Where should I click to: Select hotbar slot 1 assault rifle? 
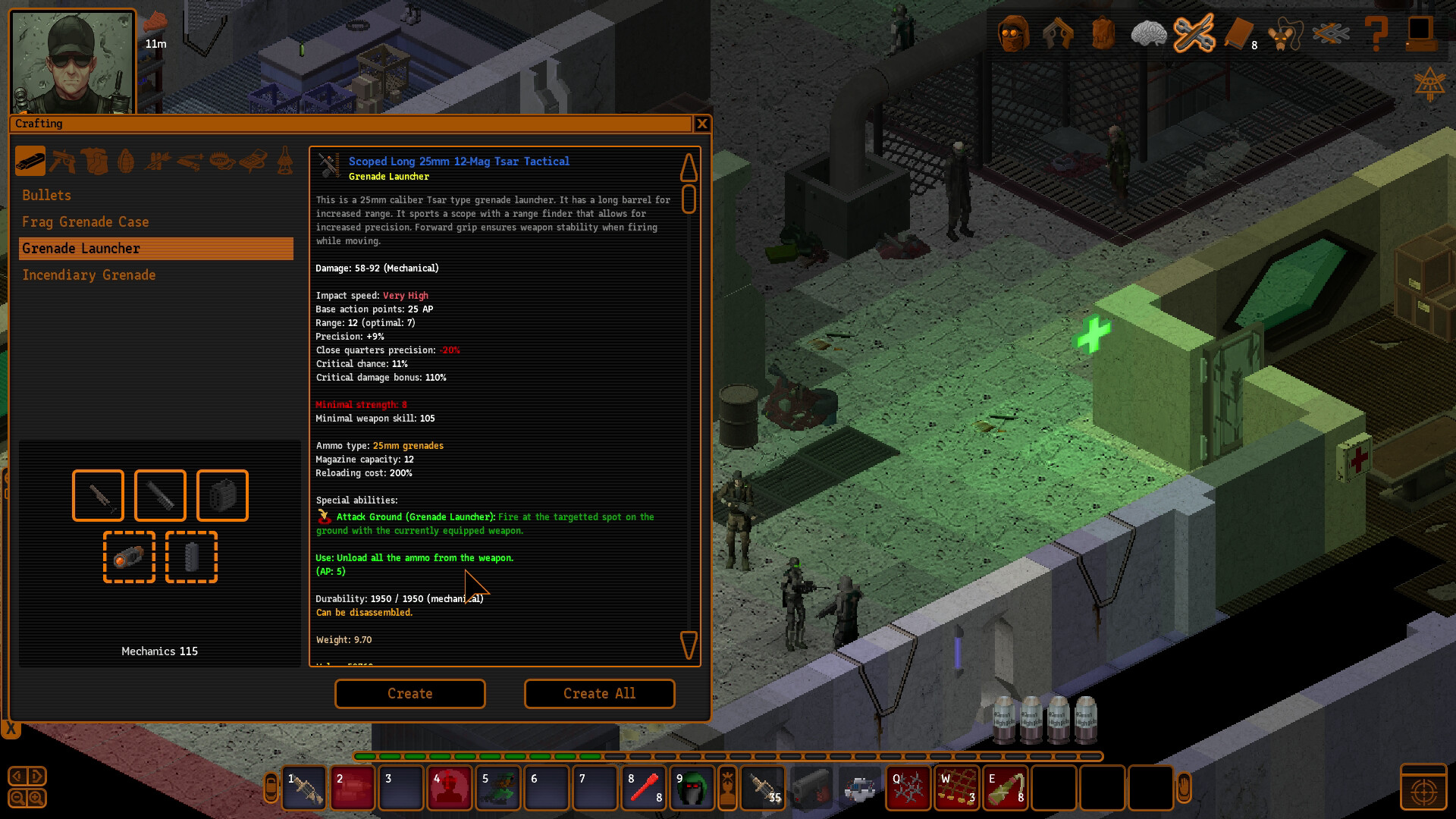[304, 788]
